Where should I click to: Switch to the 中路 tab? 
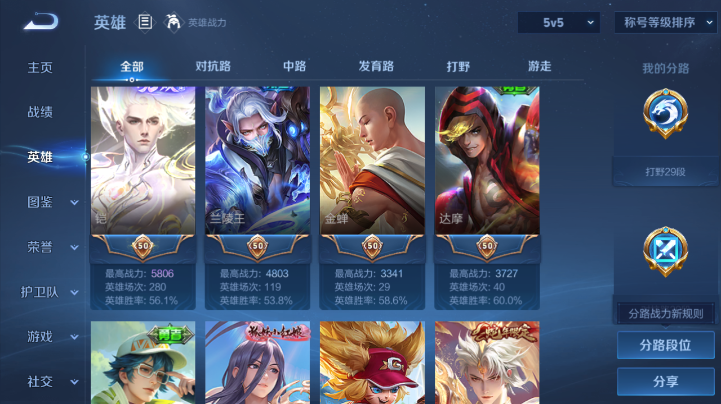[294, 67]
